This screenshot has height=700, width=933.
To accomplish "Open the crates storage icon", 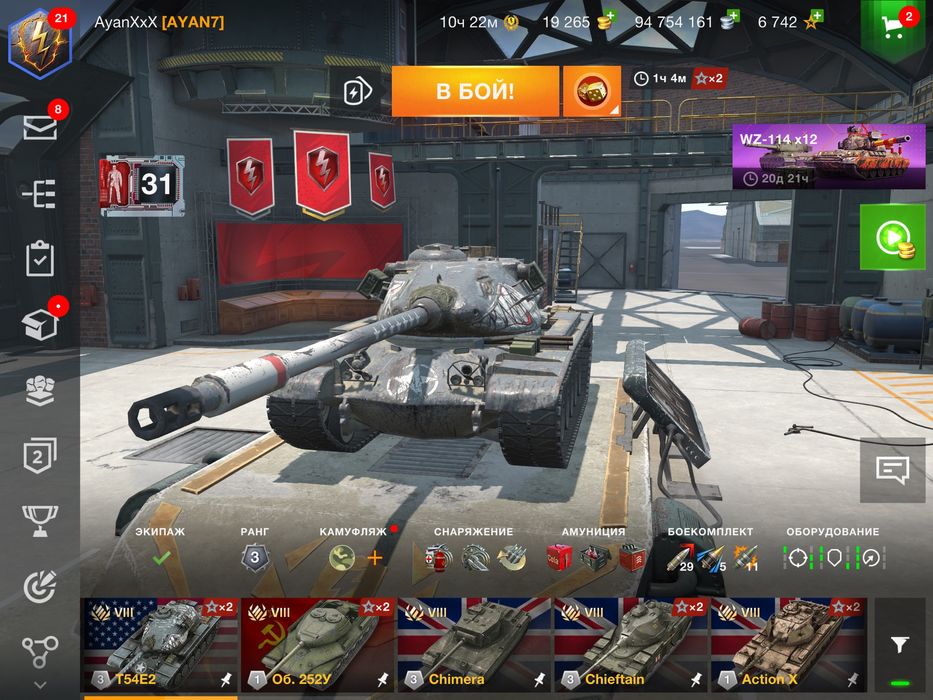I will pyautogui.click(x=40, y=324).
